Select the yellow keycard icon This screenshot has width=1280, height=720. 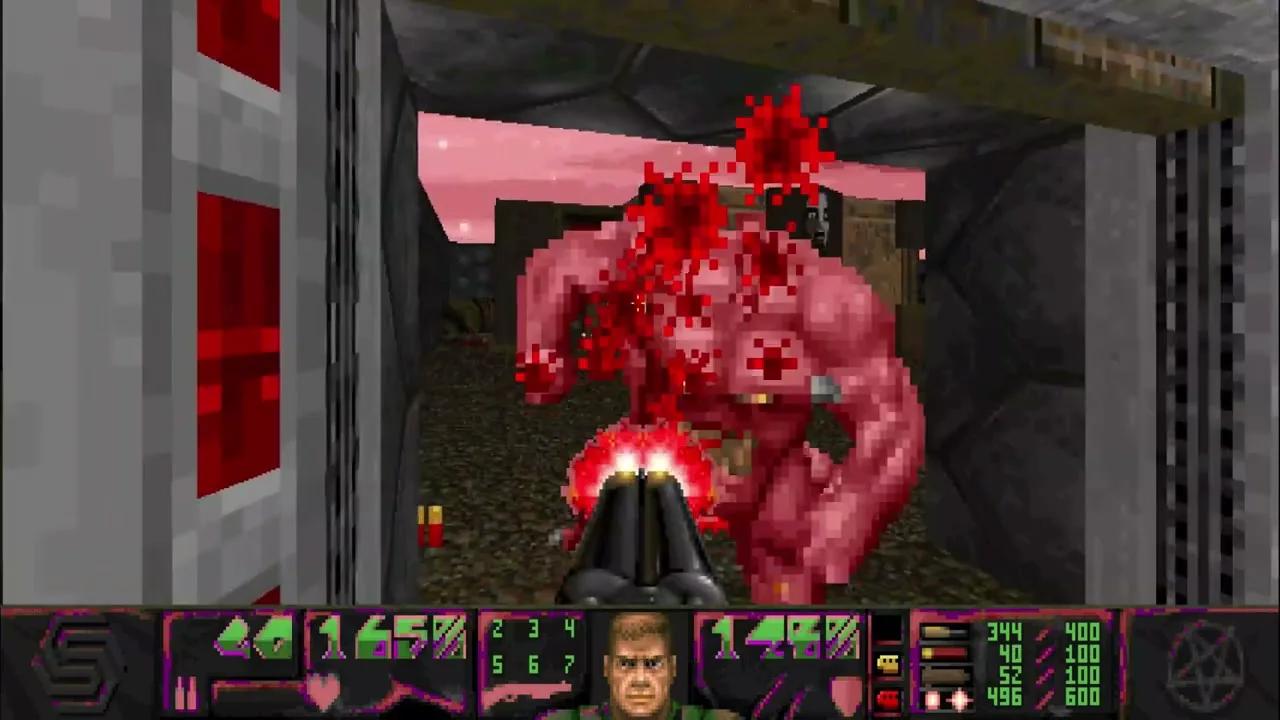[888, 662]
